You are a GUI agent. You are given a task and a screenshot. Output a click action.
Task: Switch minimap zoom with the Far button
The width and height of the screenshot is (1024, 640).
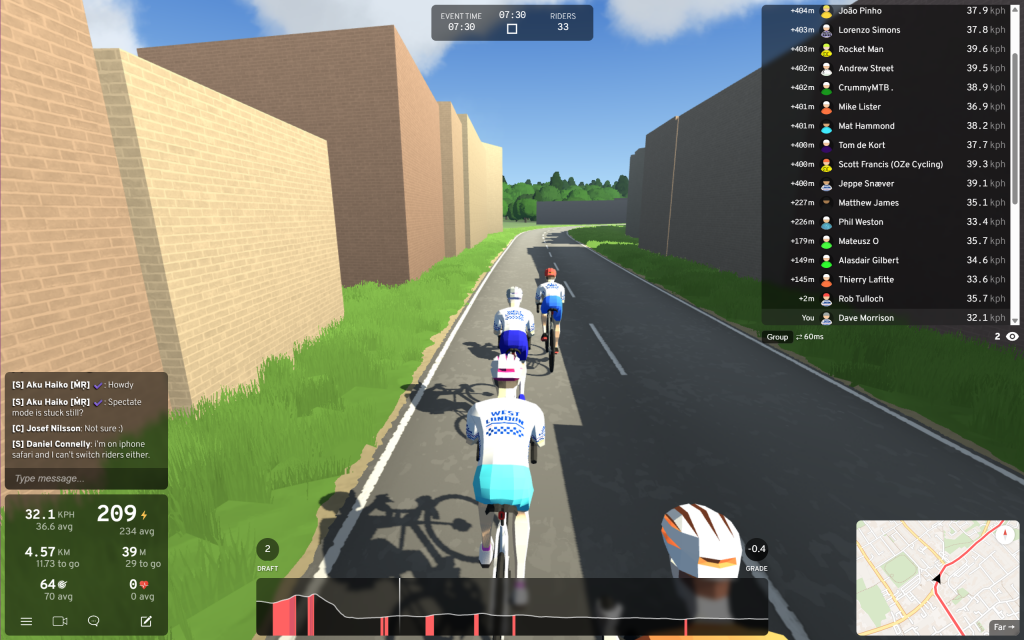point(1002,627)
